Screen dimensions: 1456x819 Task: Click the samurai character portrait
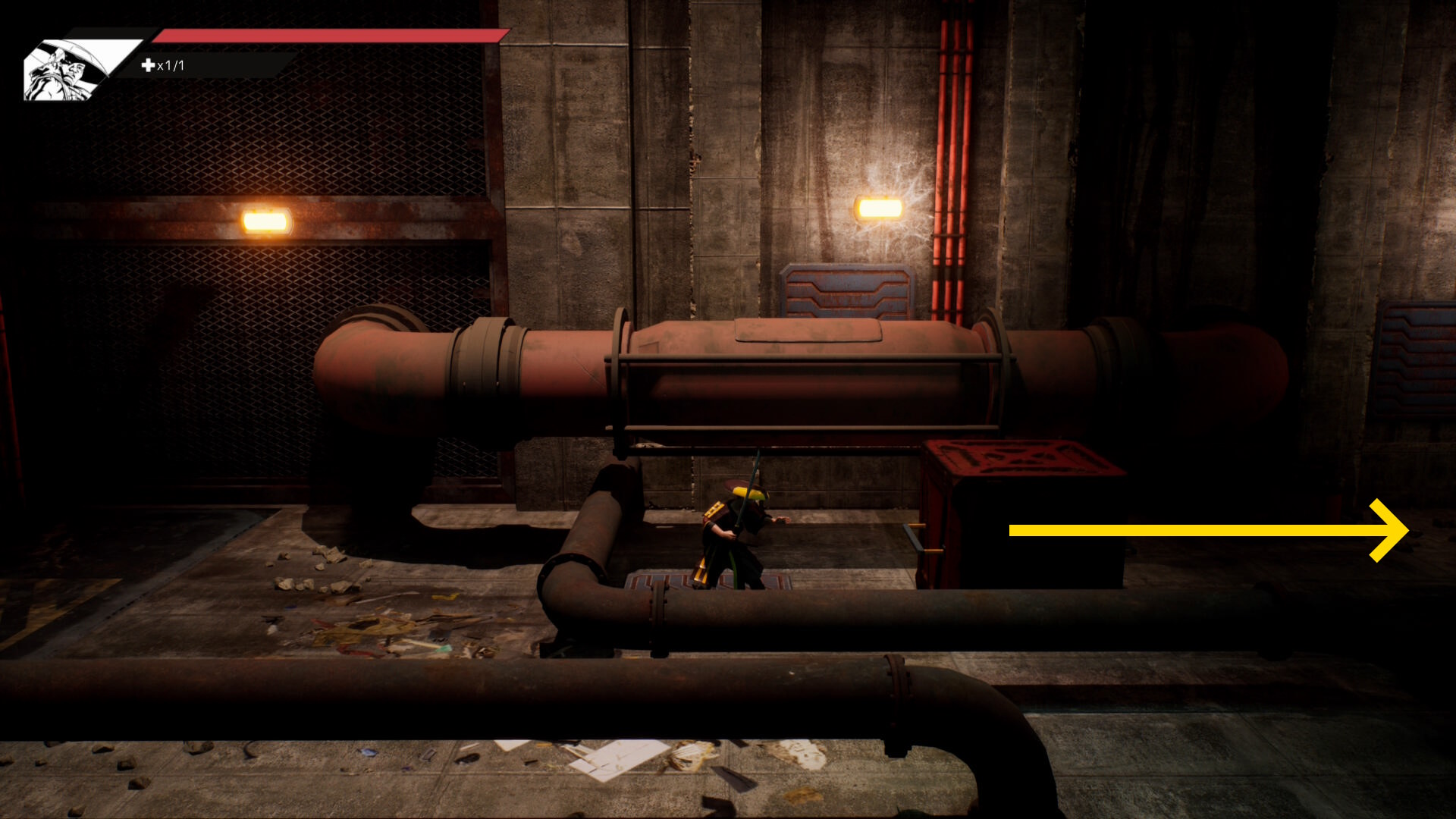tap(67, 71)
